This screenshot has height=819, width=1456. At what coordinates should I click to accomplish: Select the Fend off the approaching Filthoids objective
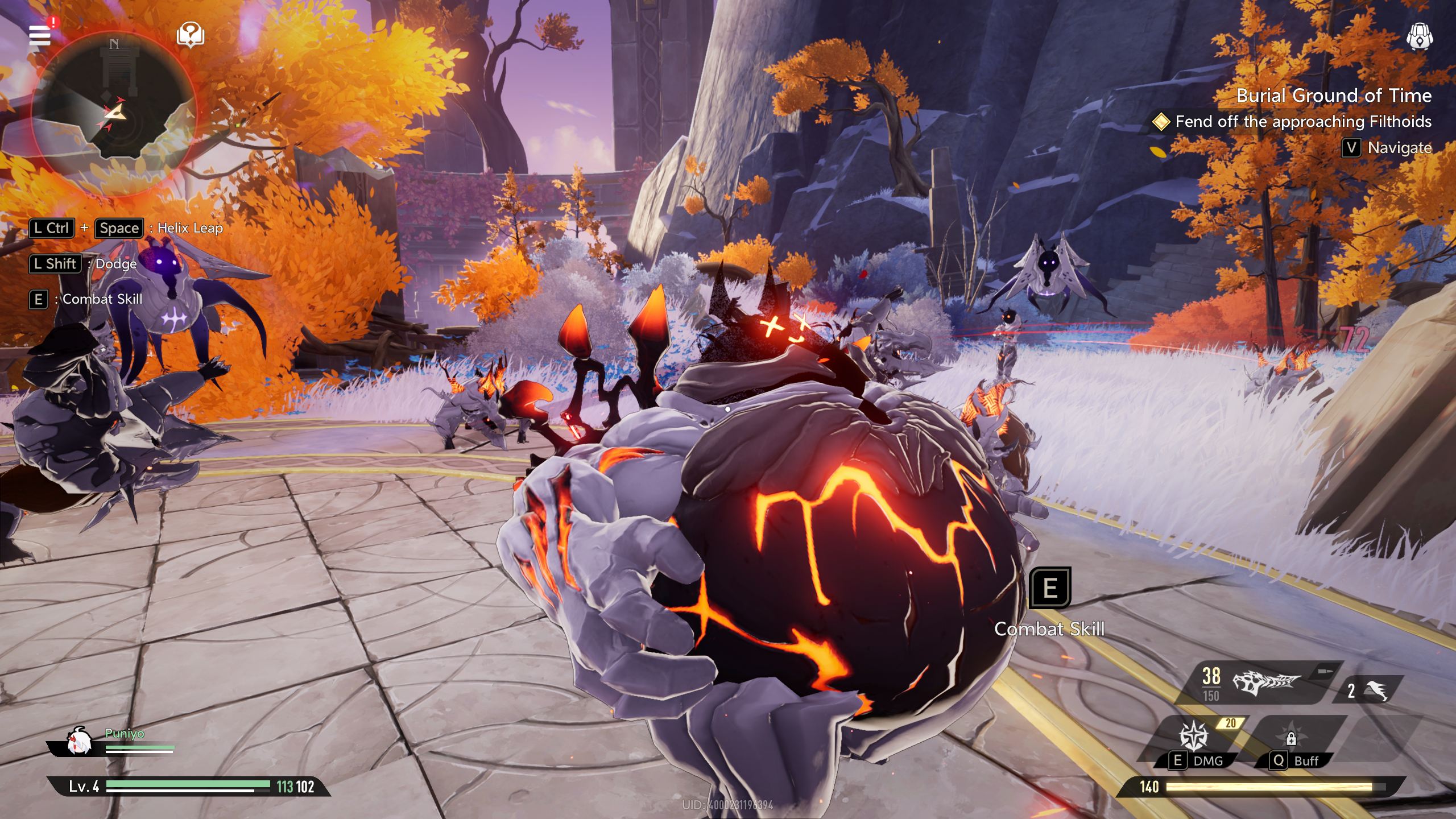coord(1302,122)
